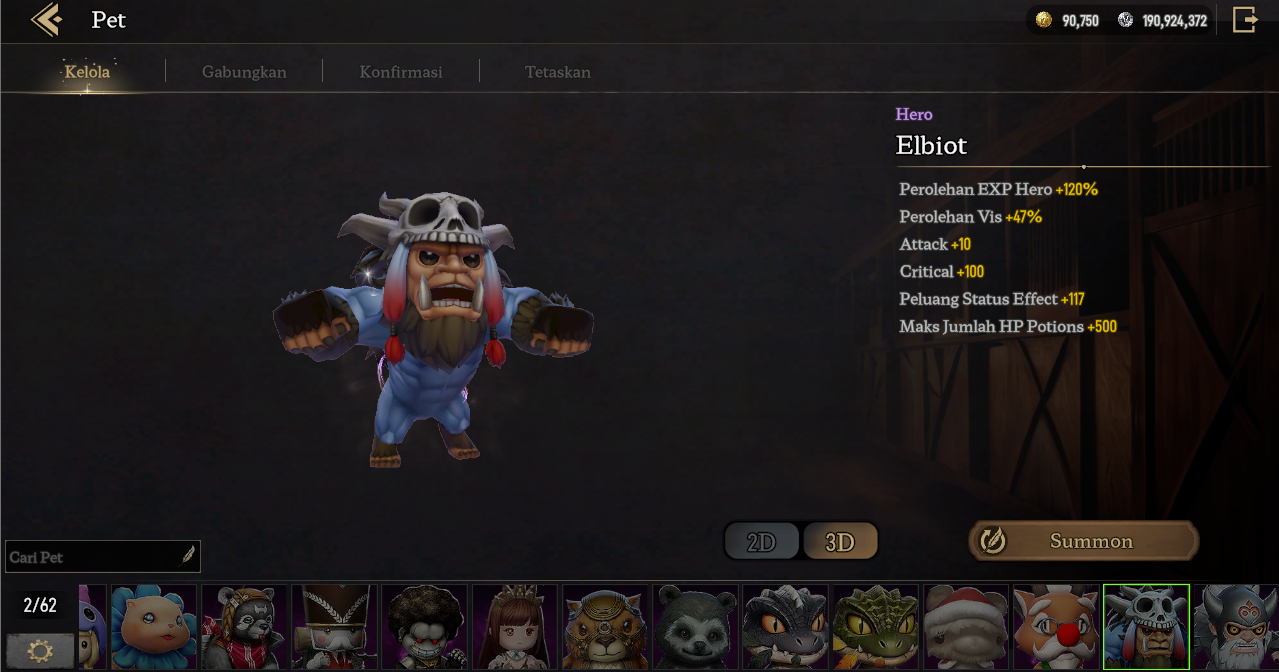This screenshot has height=672, width=1279.
Task: Switch pet view to 2D
Action: pyautogui.click(x=762, y=542)
